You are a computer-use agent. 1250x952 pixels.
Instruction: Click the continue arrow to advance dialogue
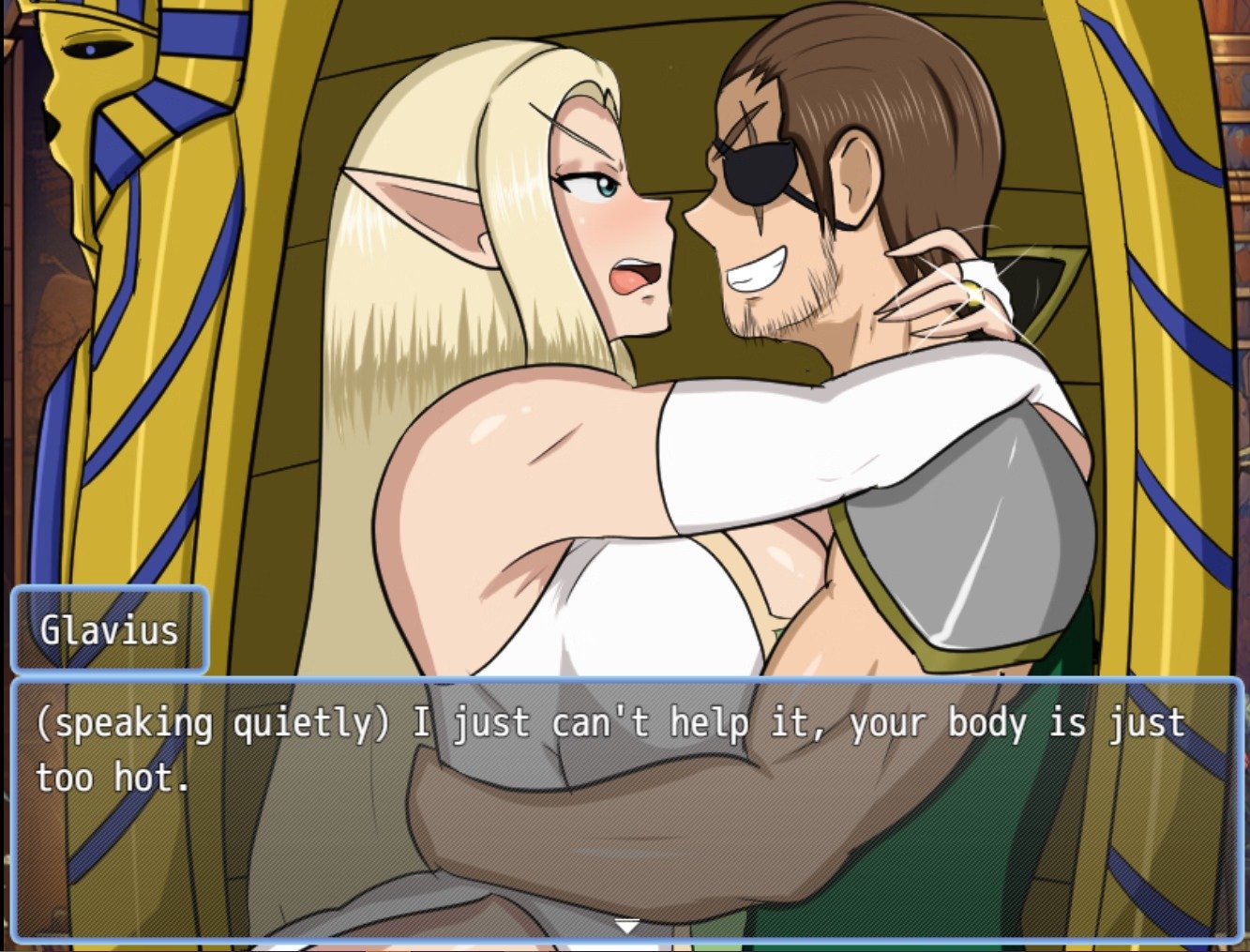[625, 924]
